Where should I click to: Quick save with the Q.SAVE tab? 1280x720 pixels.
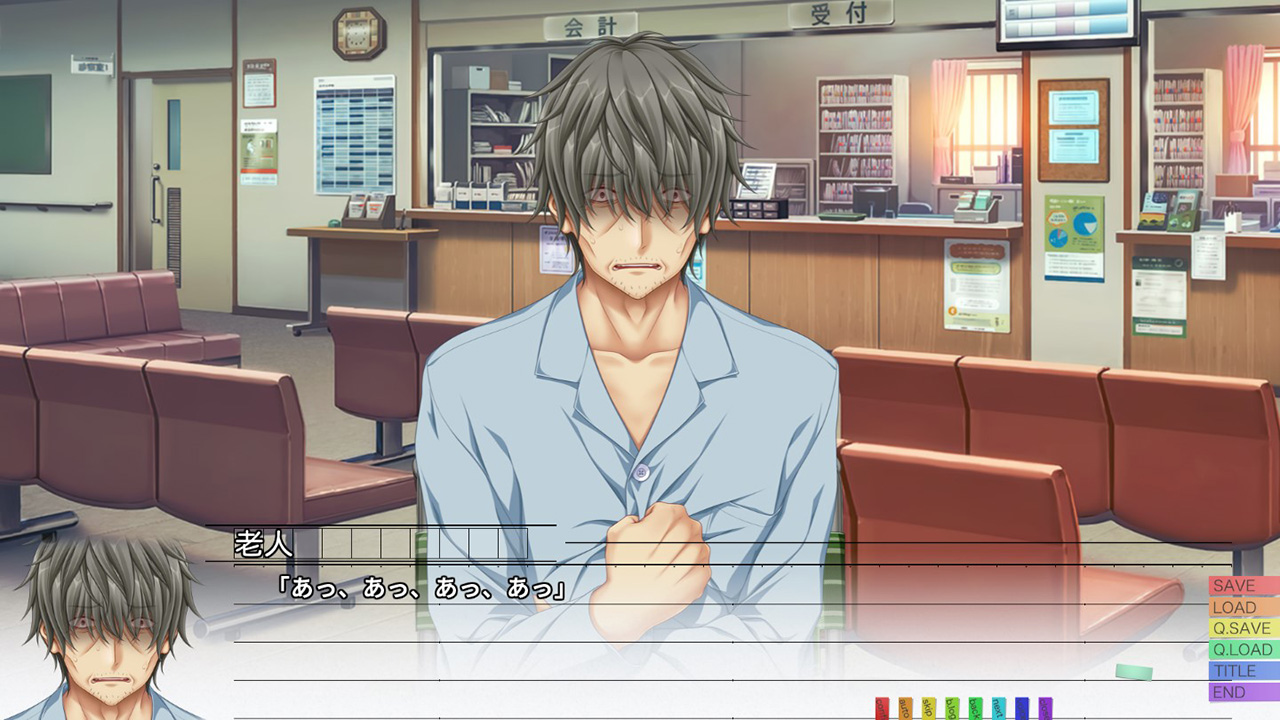point(1243,628)
